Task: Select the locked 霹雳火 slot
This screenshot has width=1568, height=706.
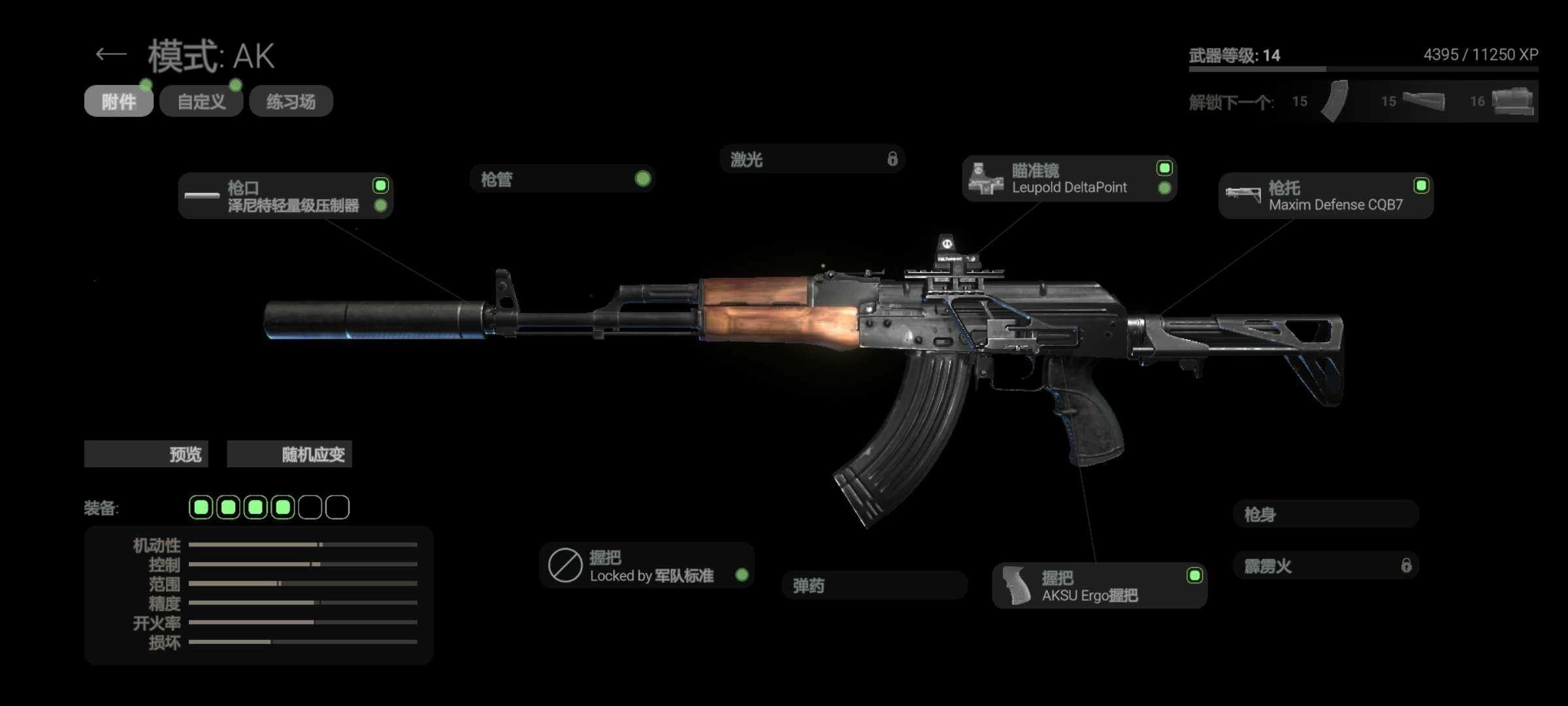Action: pyautogui.click(x=1326, y=566)
